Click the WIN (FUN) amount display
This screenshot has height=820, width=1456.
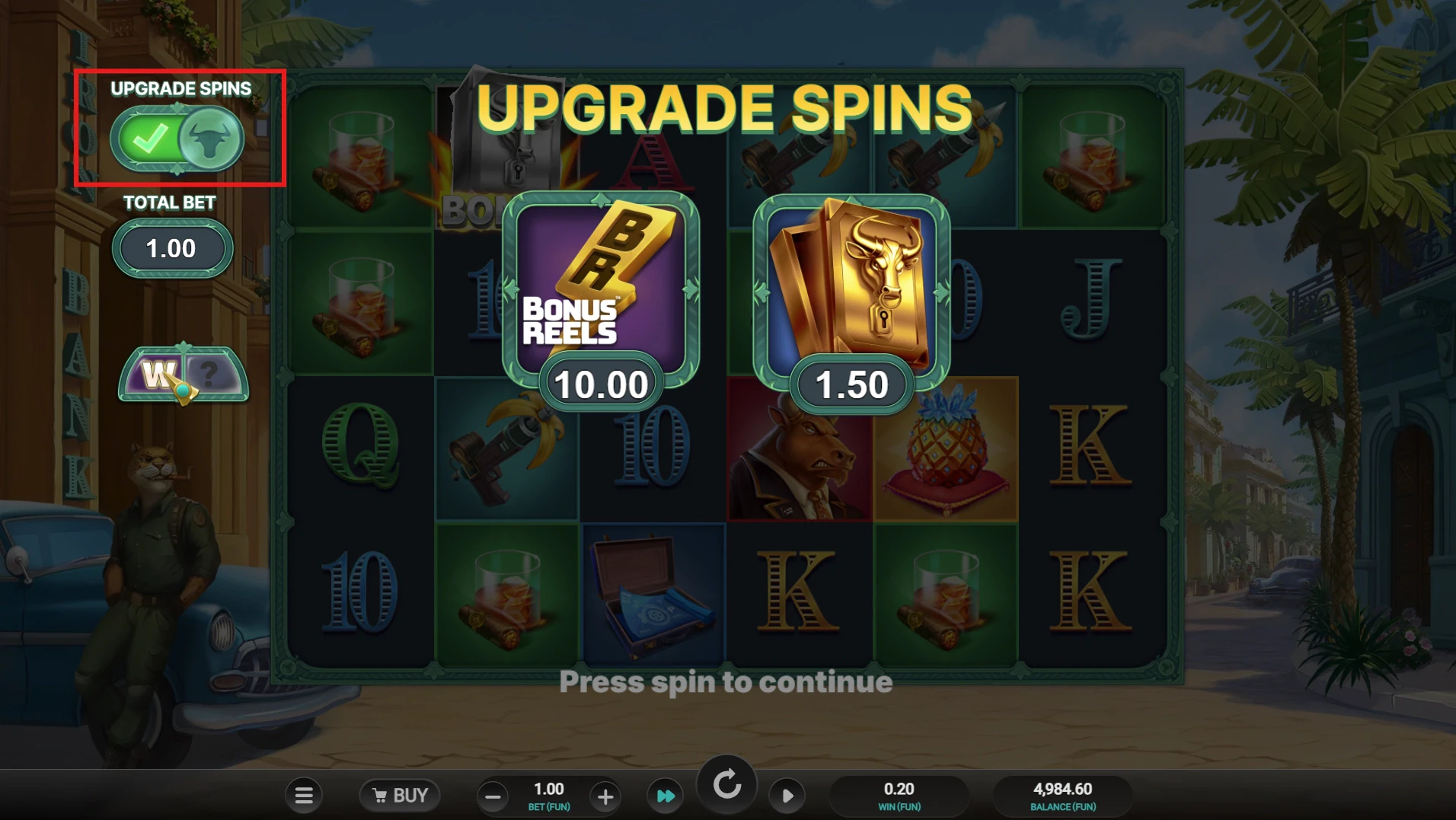click(899, 795)
